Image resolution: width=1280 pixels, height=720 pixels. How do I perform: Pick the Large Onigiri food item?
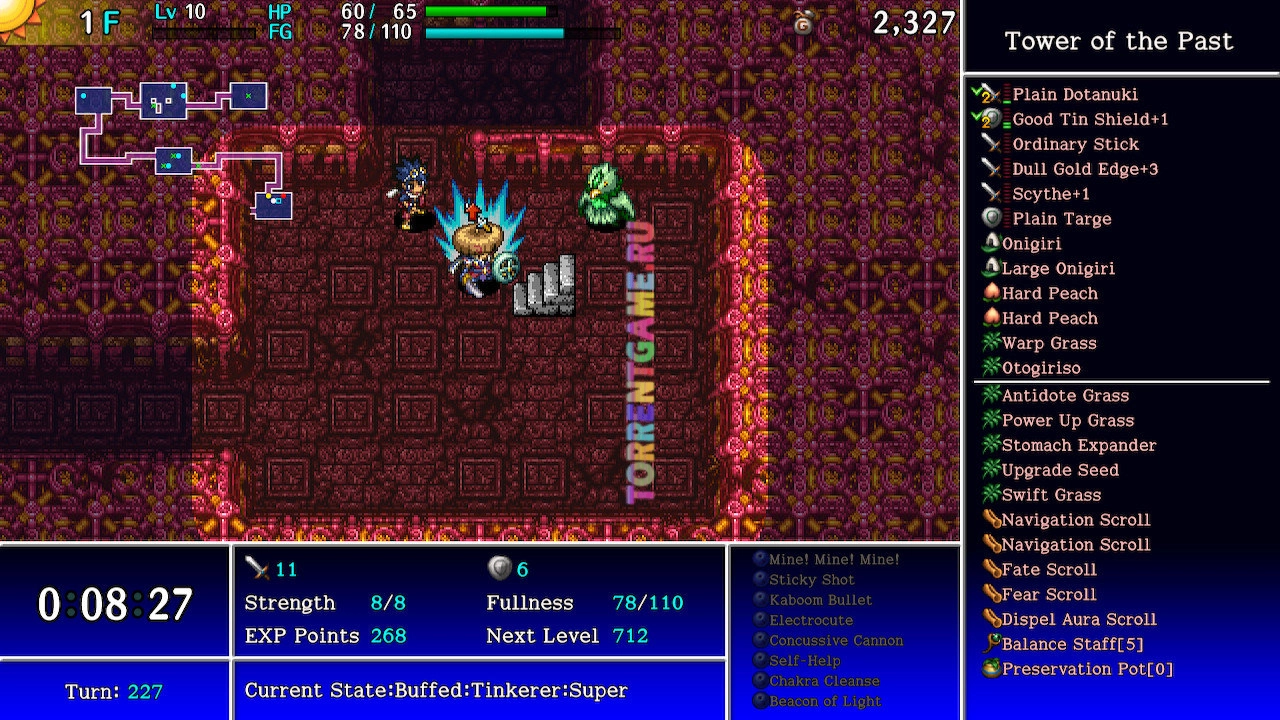1058,268
